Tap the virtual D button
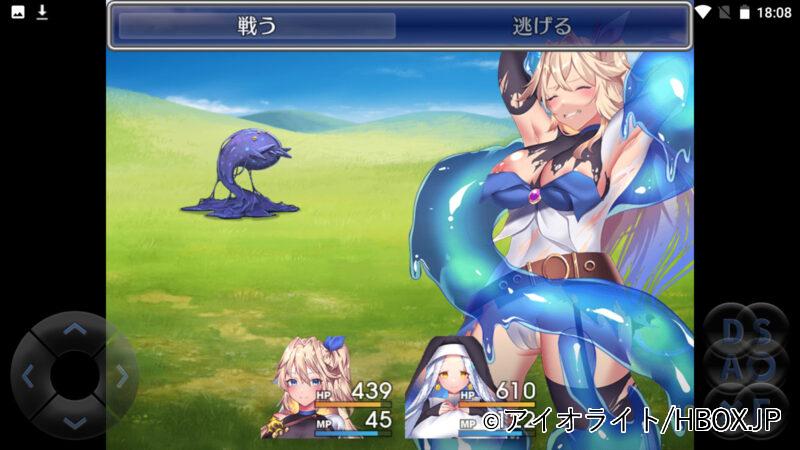 pos(732,330)
